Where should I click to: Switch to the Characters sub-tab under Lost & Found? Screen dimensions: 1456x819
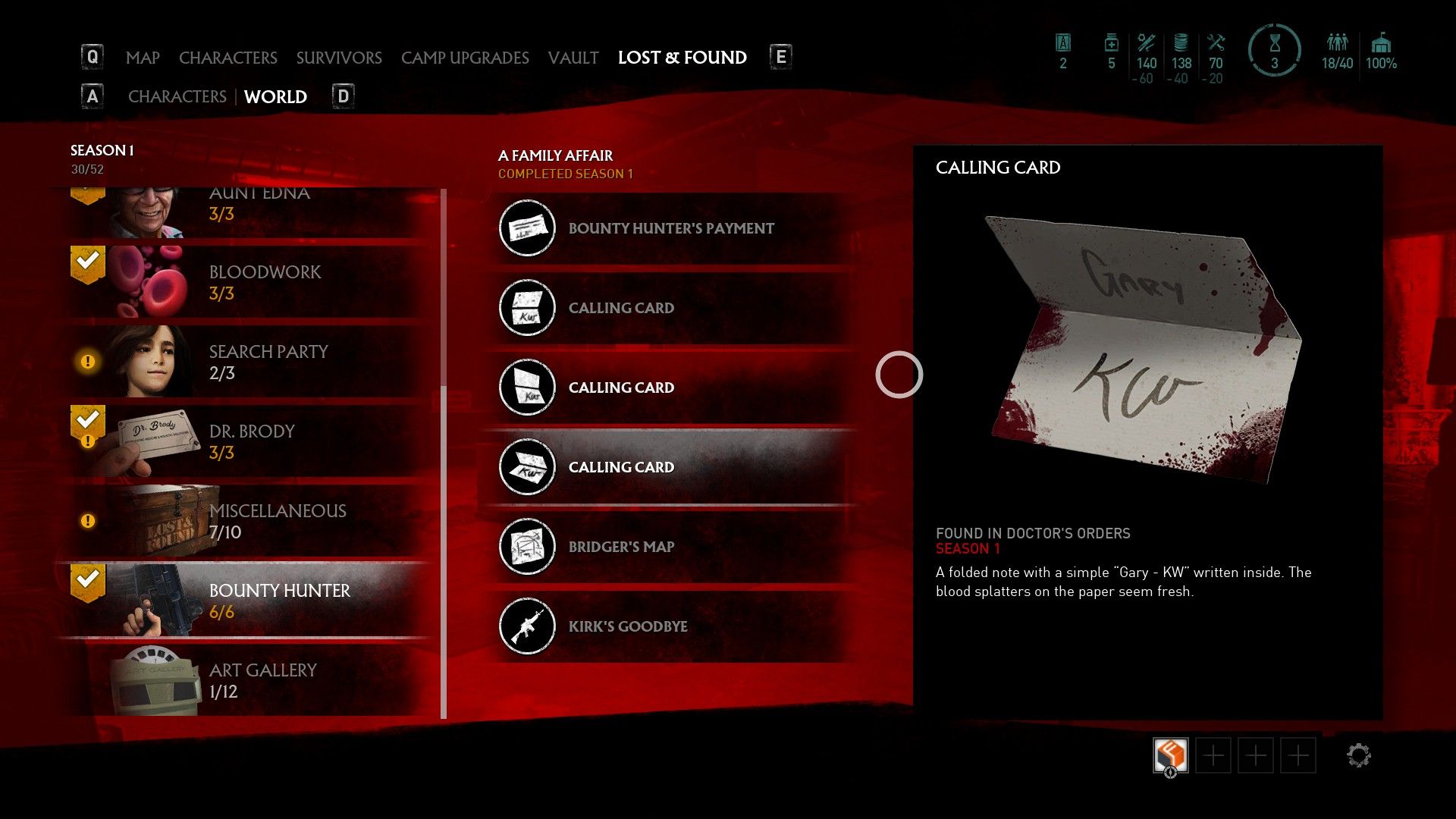tap(177, 97)
